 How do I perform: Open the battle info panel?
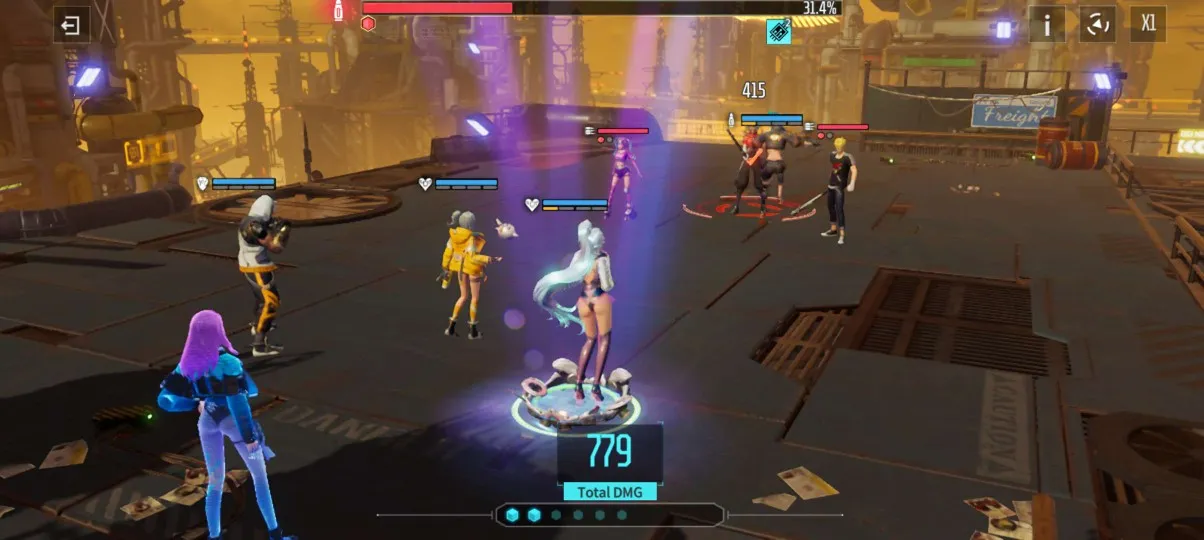pos(1047,25)
